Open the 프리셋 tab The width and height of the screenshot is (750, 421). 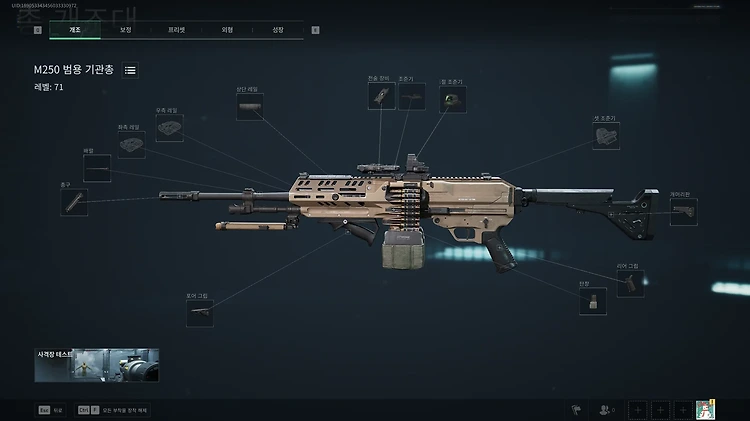(176, 30)
